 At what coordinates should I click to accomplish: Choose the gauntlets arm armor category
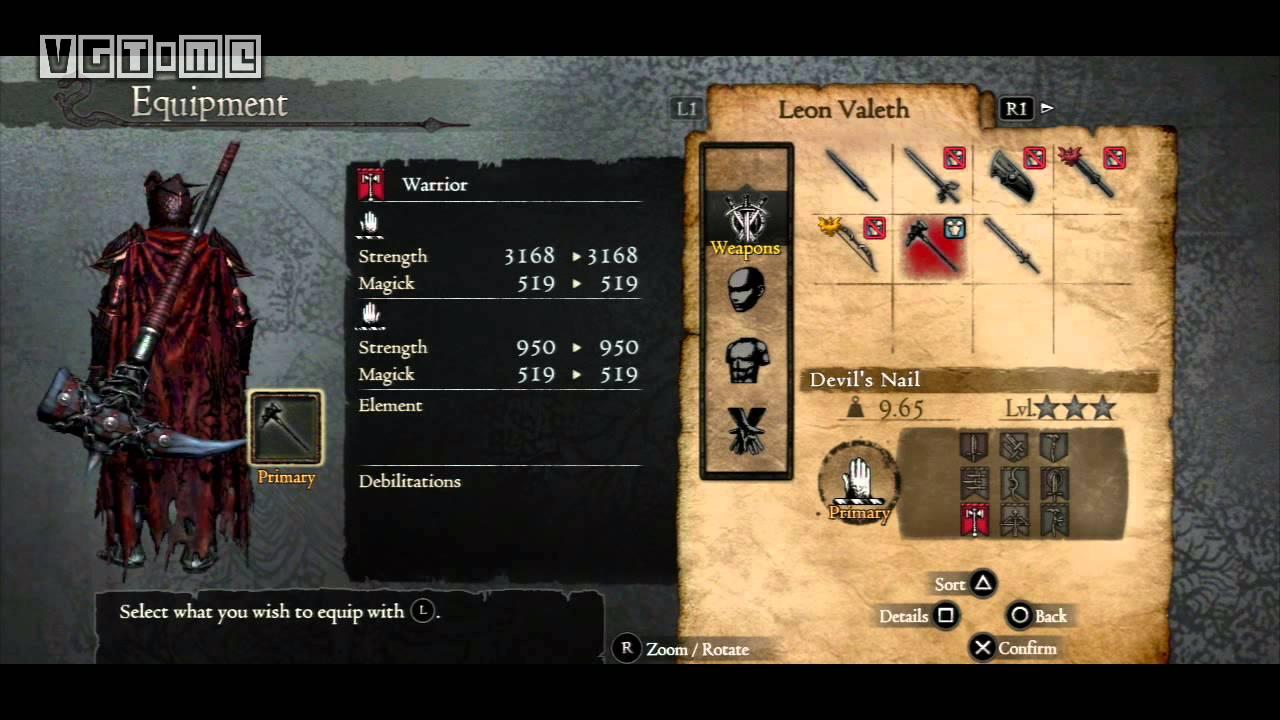coord(746,430)
